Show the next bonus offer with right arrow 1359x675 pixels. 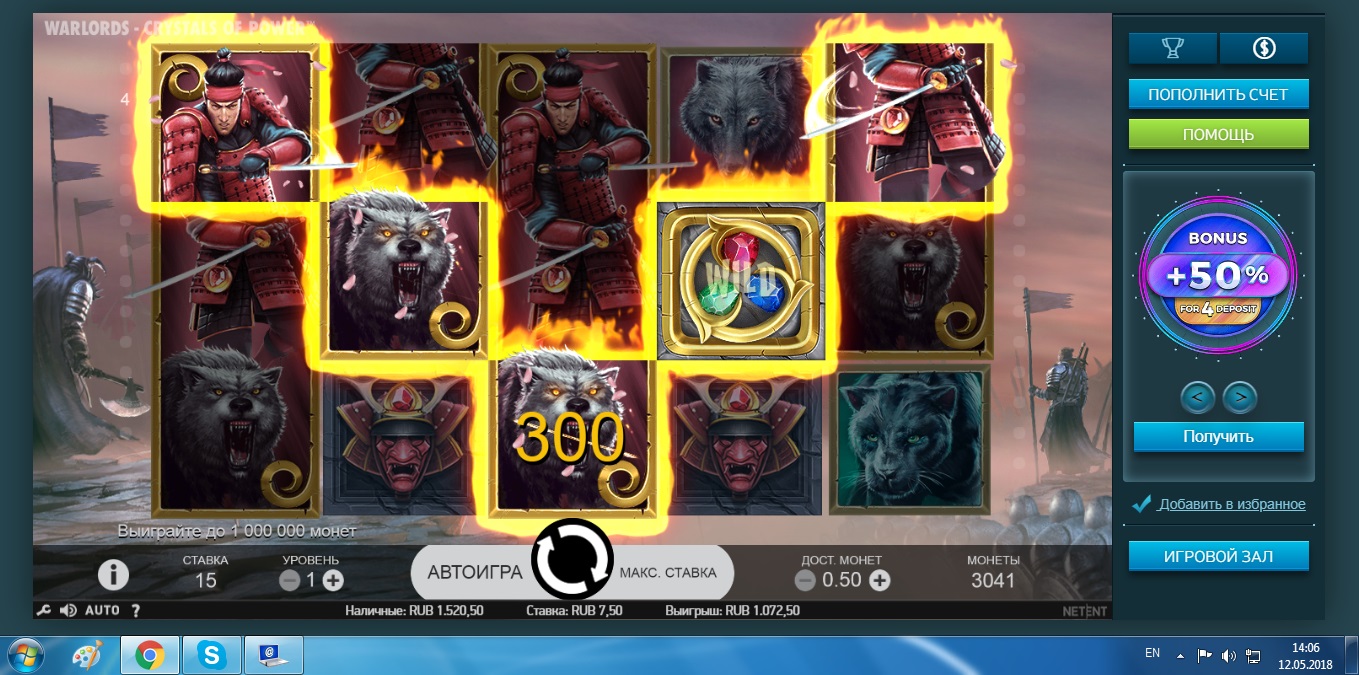[x=1240, y=398]
